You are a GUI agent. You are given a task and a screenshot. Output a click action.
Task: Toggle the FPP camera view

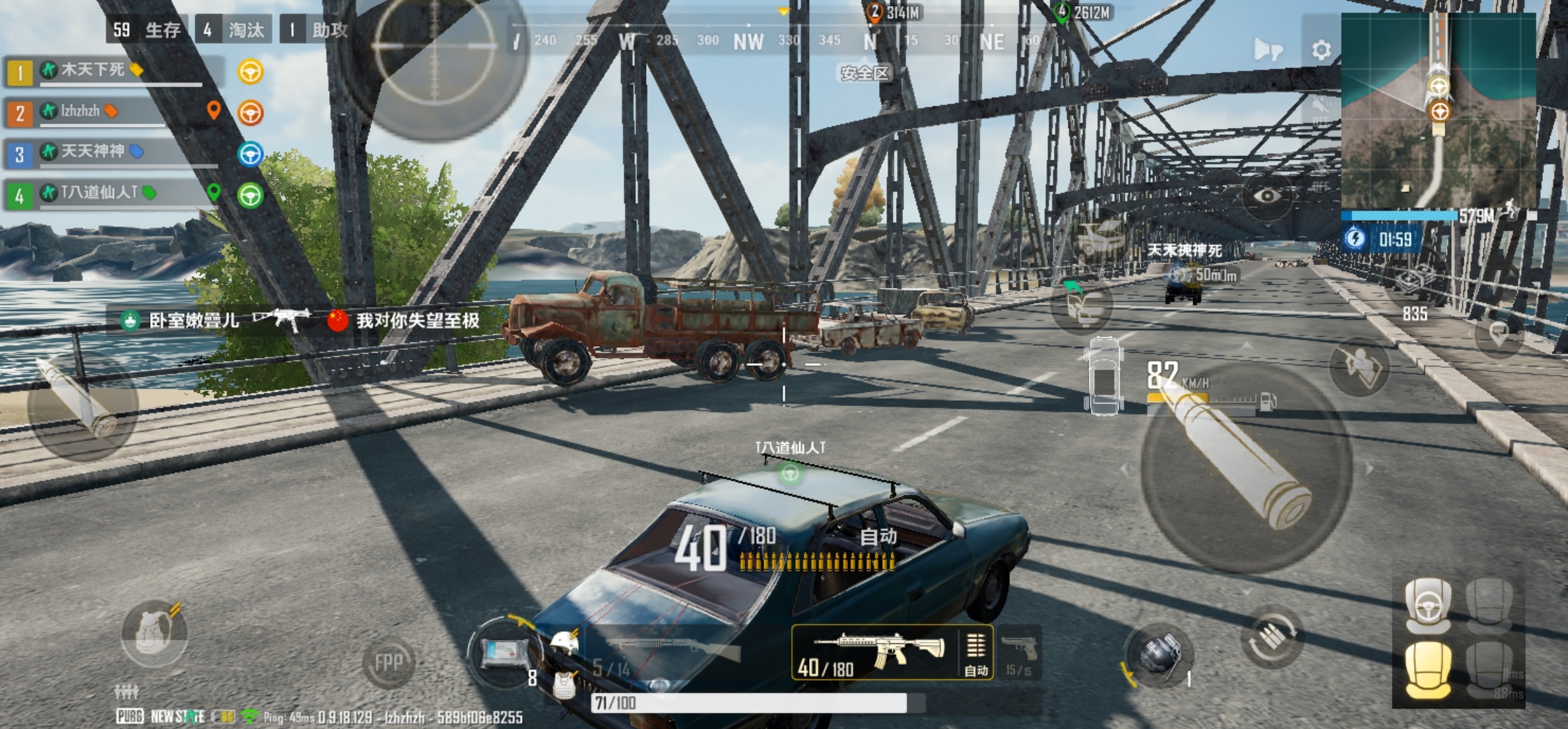coord(388,662)
